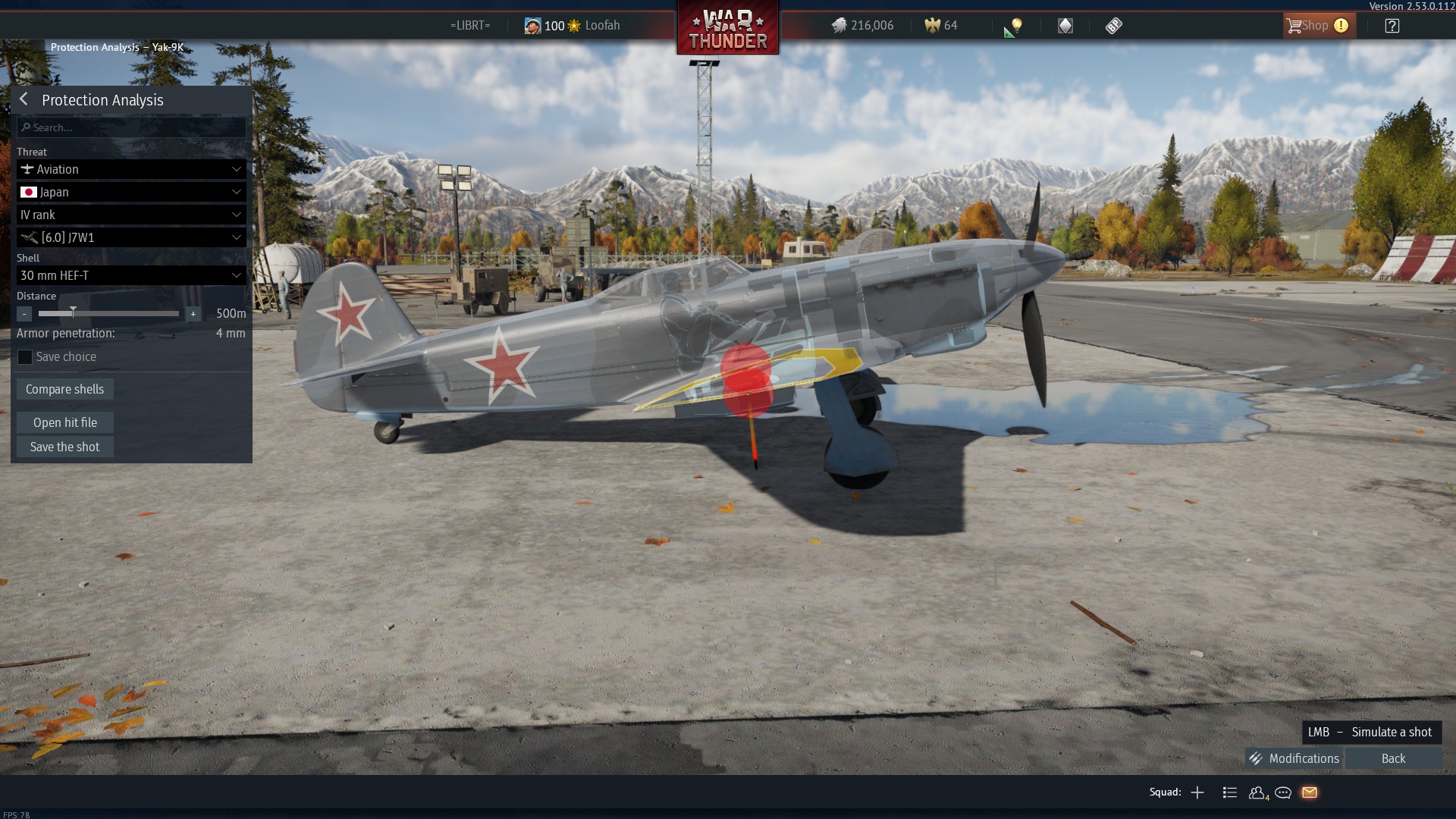Open the Modifications panel

[1294, 758]
